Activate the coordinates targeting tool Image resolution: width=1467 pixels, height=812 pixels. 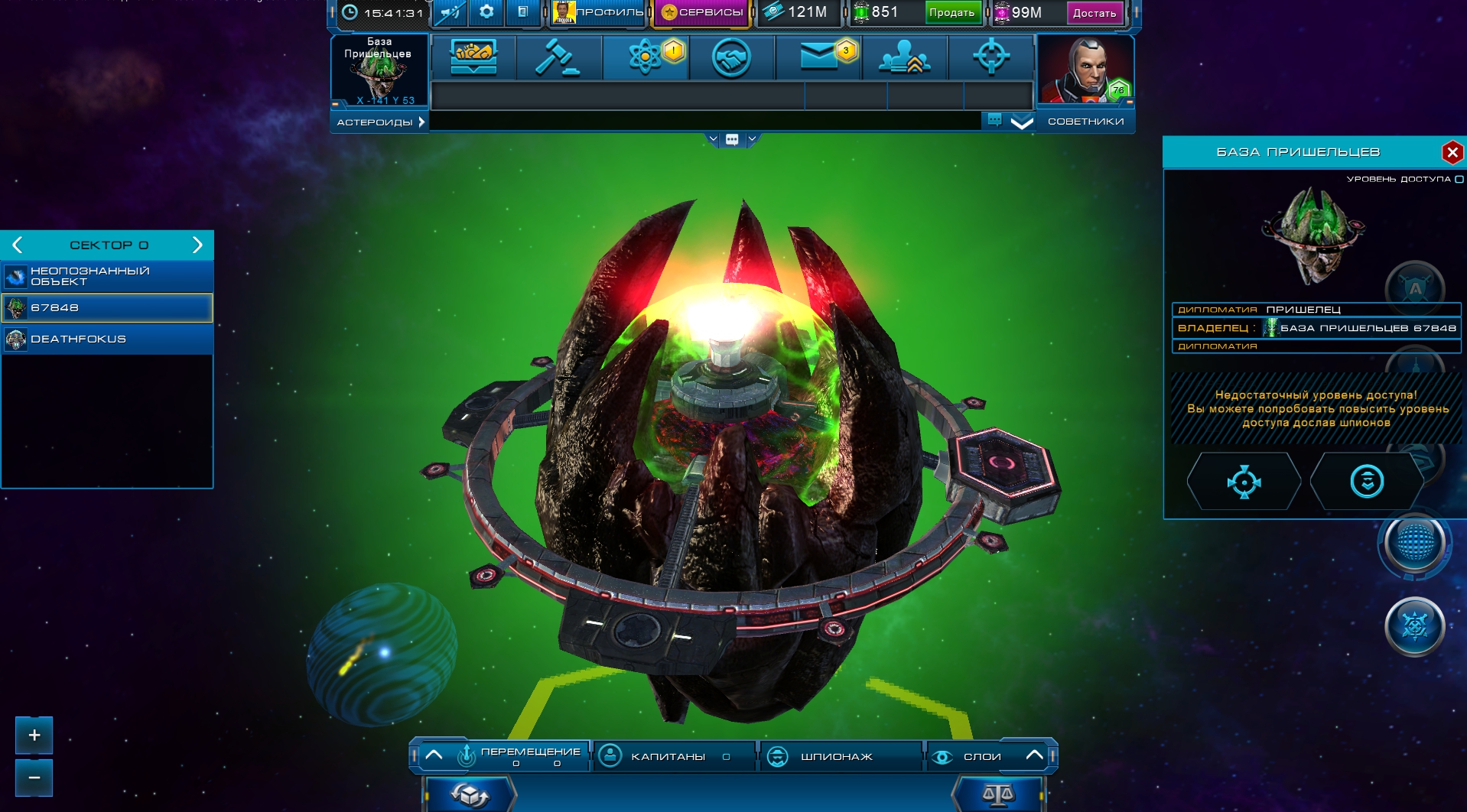[x=992, y=57]
